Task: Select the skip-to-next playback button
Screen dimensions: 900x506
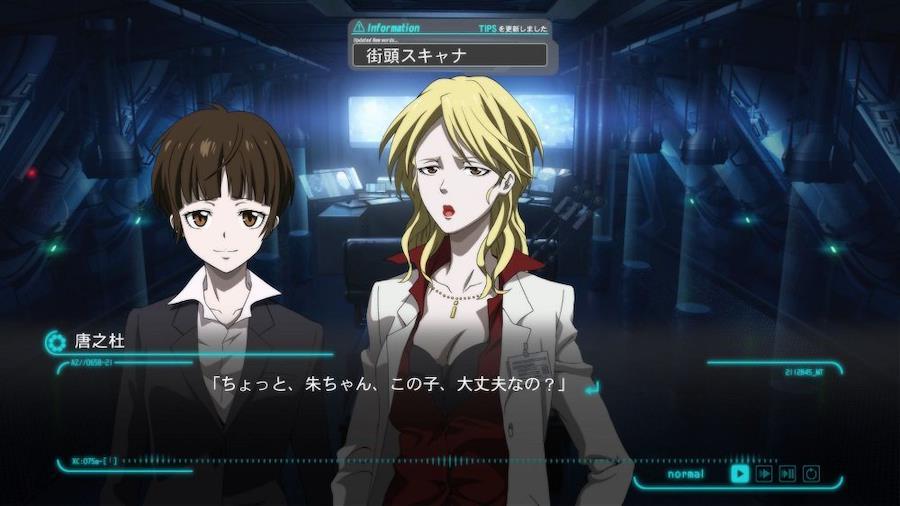Action: (788, 473)
